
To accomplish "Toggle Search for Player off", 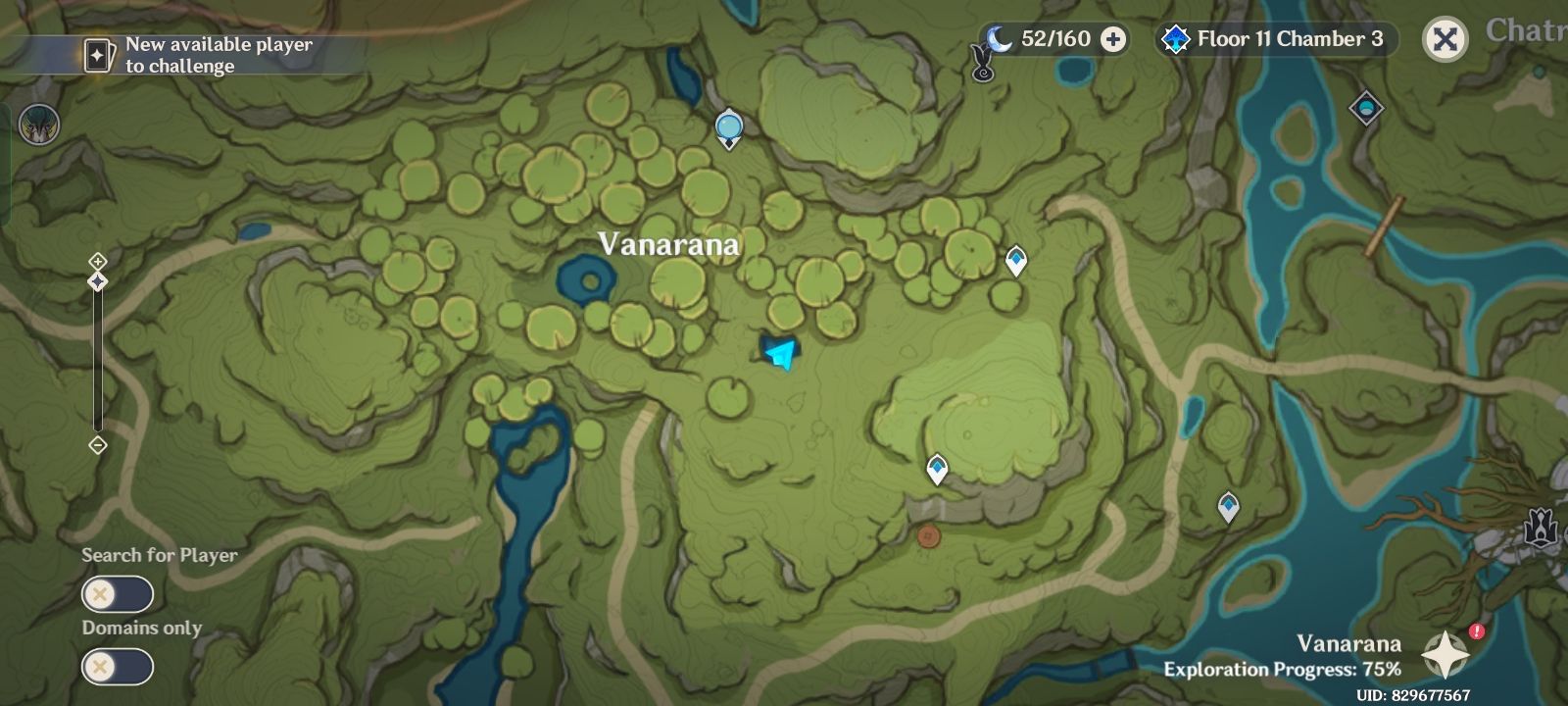I will pyautogui.click(x=118, y=593).
